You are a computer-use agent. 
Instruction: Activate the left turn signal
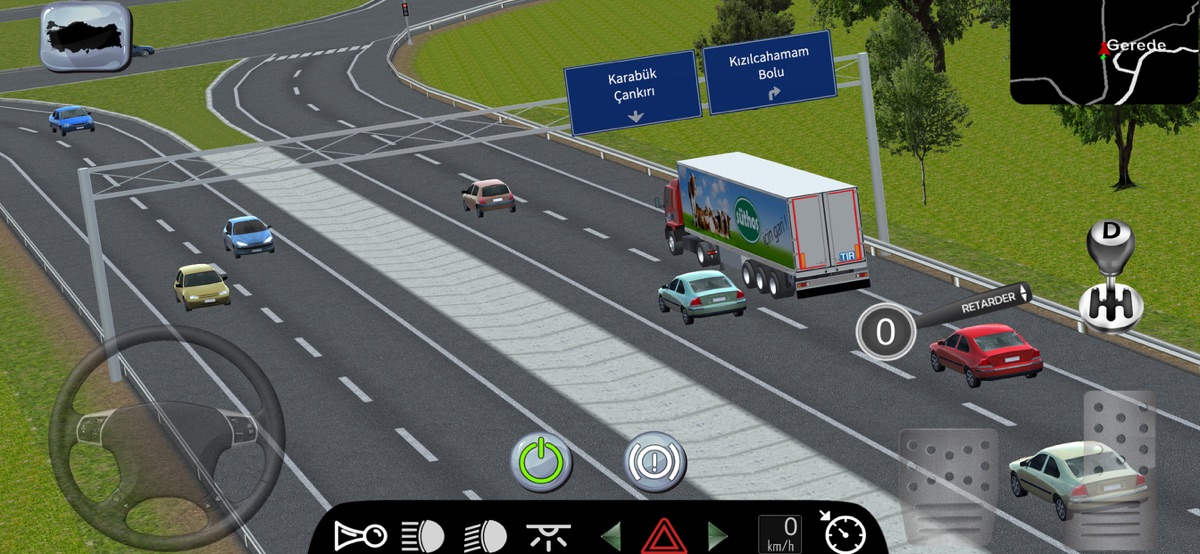[x=610, y=535]
